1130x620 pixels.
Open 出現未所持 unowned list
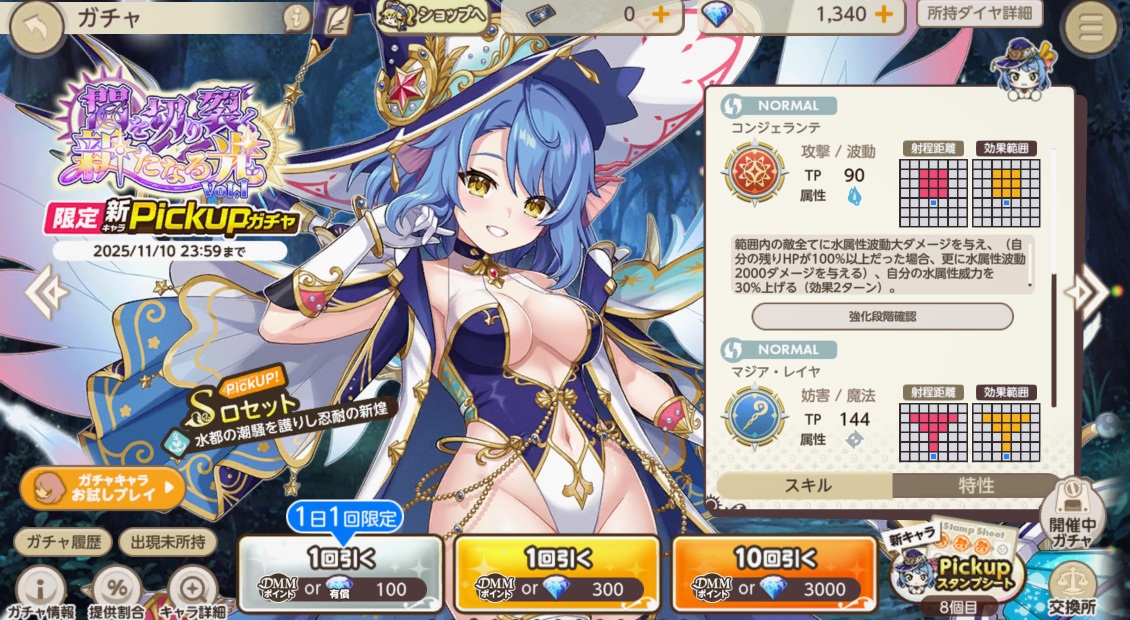[167, 542]
